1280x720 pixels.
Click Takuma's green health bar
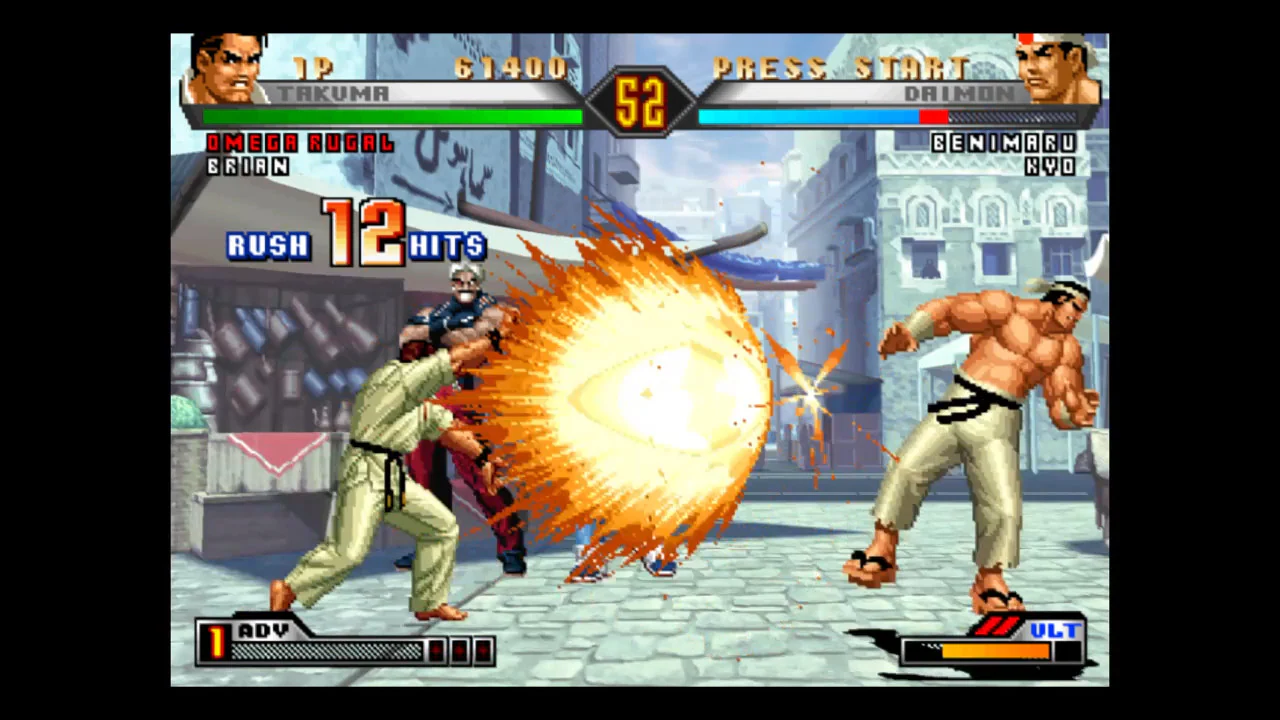point(390,117)
